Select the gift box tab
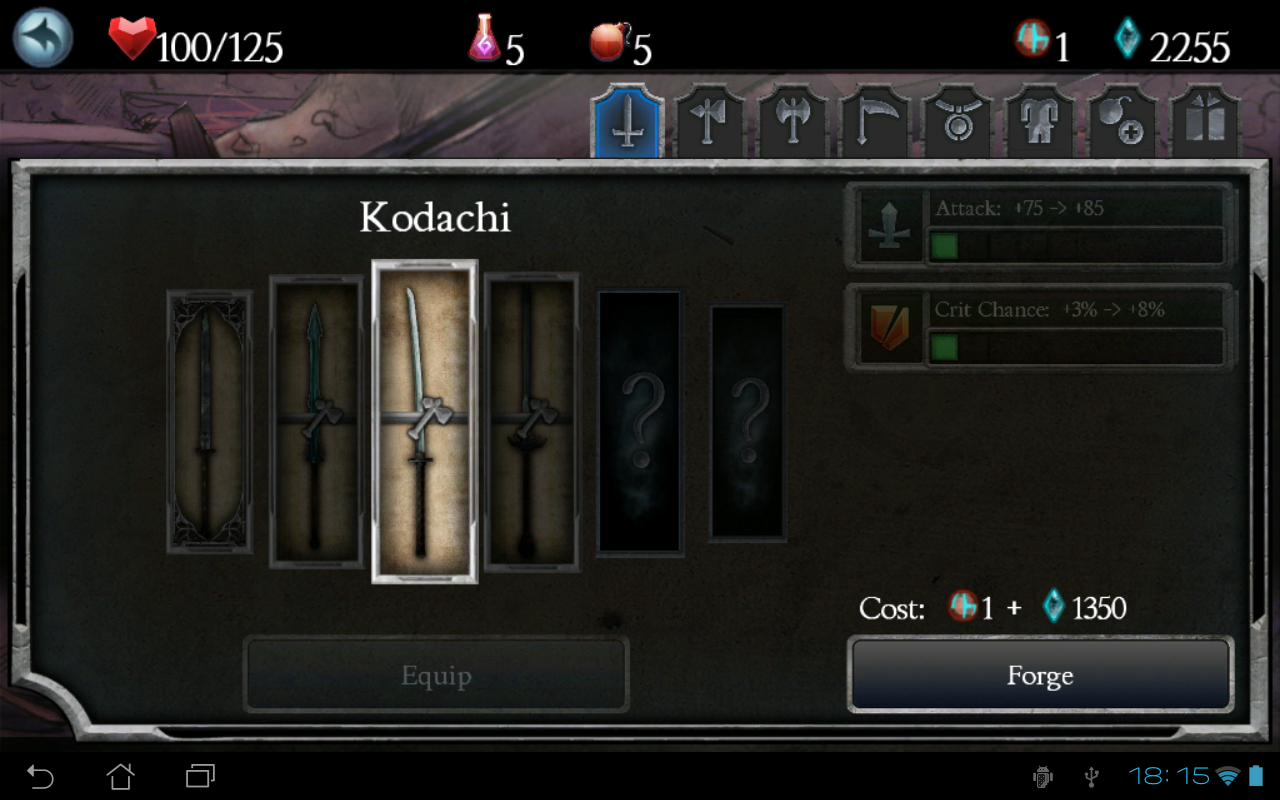 (1205, 124)
